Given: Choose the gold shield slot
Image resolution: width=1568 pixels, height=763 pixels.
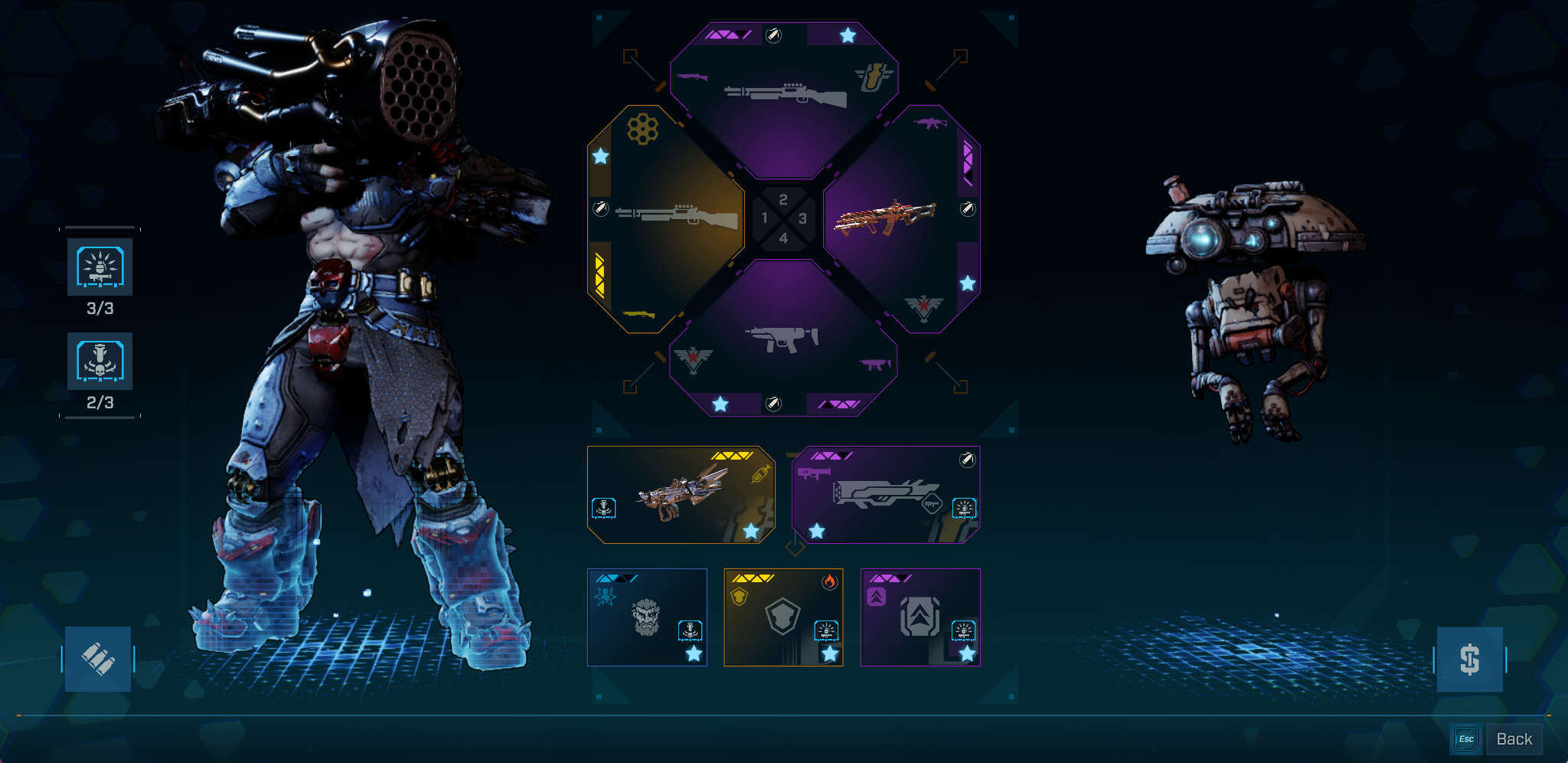Looking at the screenshot, I should point(783,617).
